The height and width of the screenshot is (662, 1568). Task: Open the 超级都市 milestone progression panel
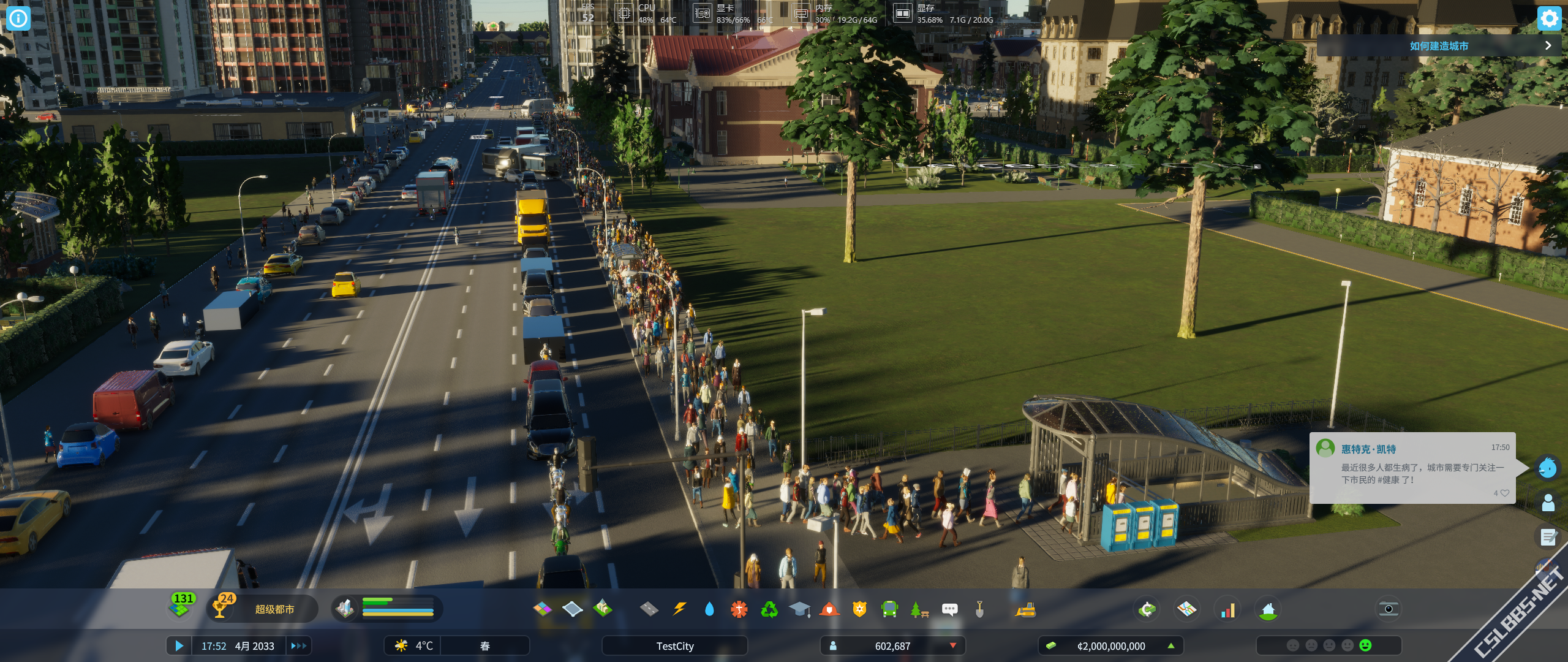point(274,609)
